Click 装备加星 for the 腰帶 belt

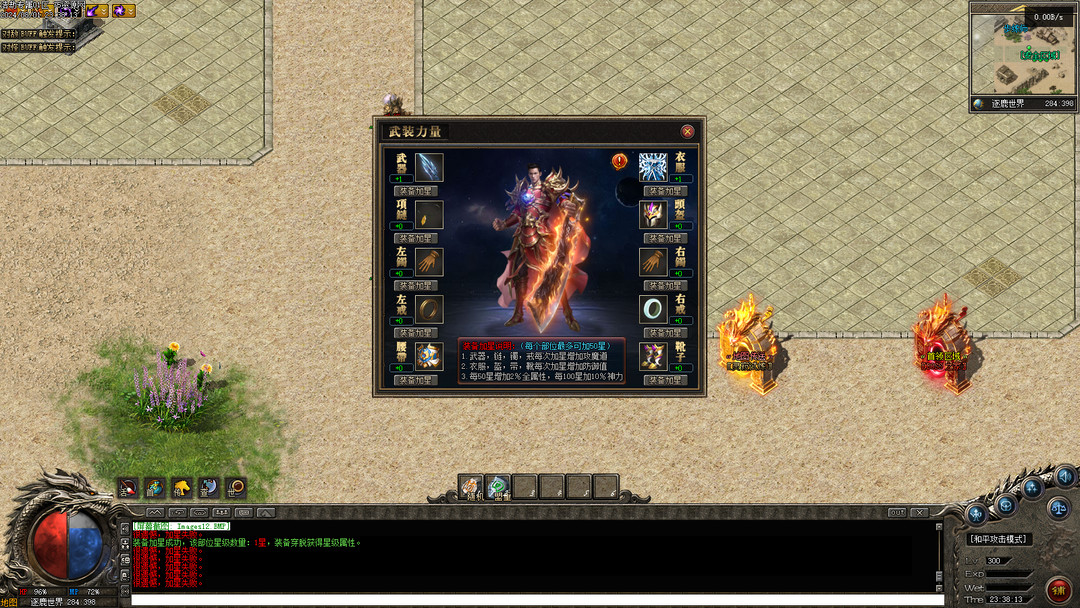pyautogui.click(x=415, y=380)
